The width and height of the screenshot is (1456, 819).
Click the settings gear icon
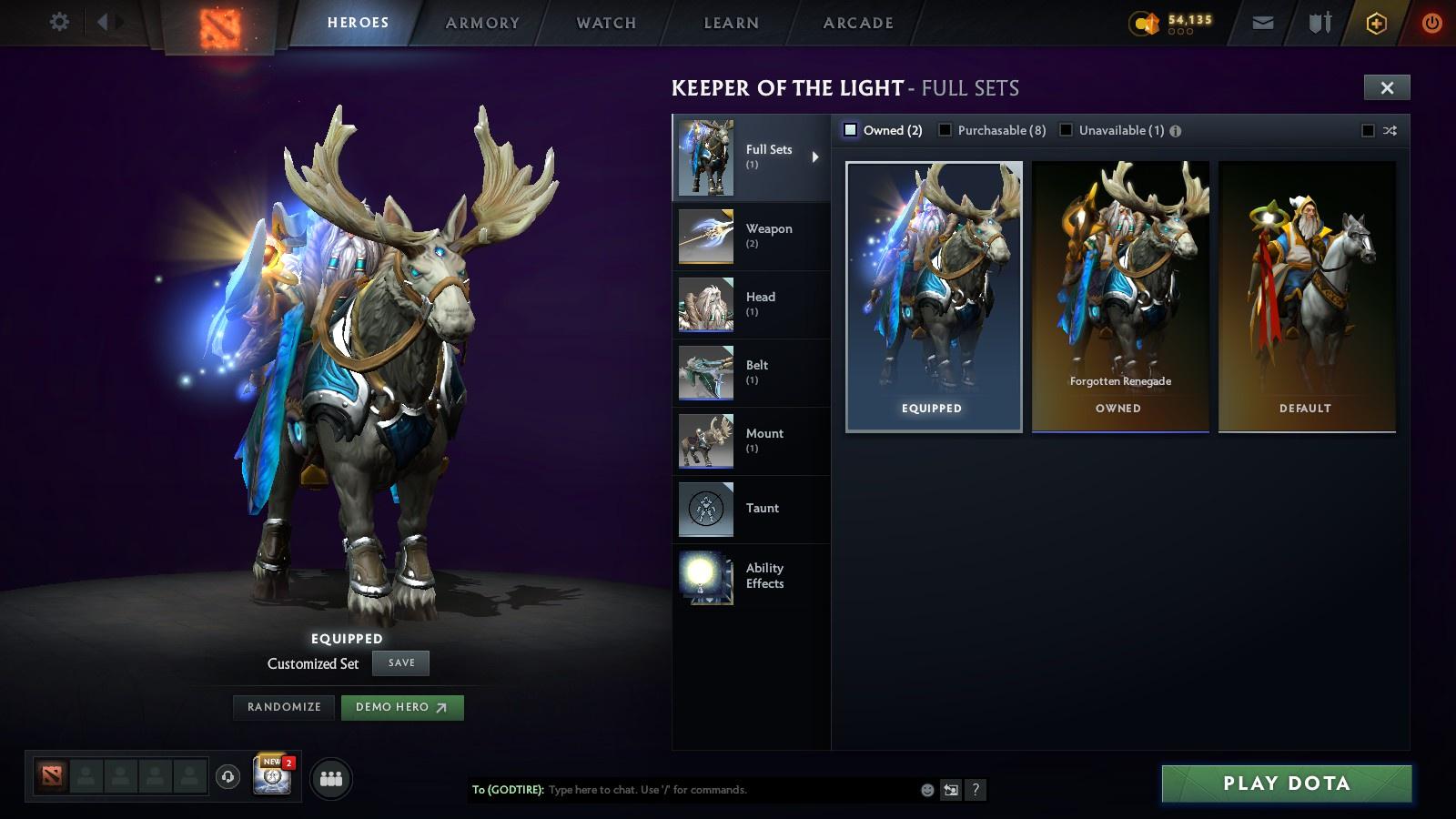[59, 21]
